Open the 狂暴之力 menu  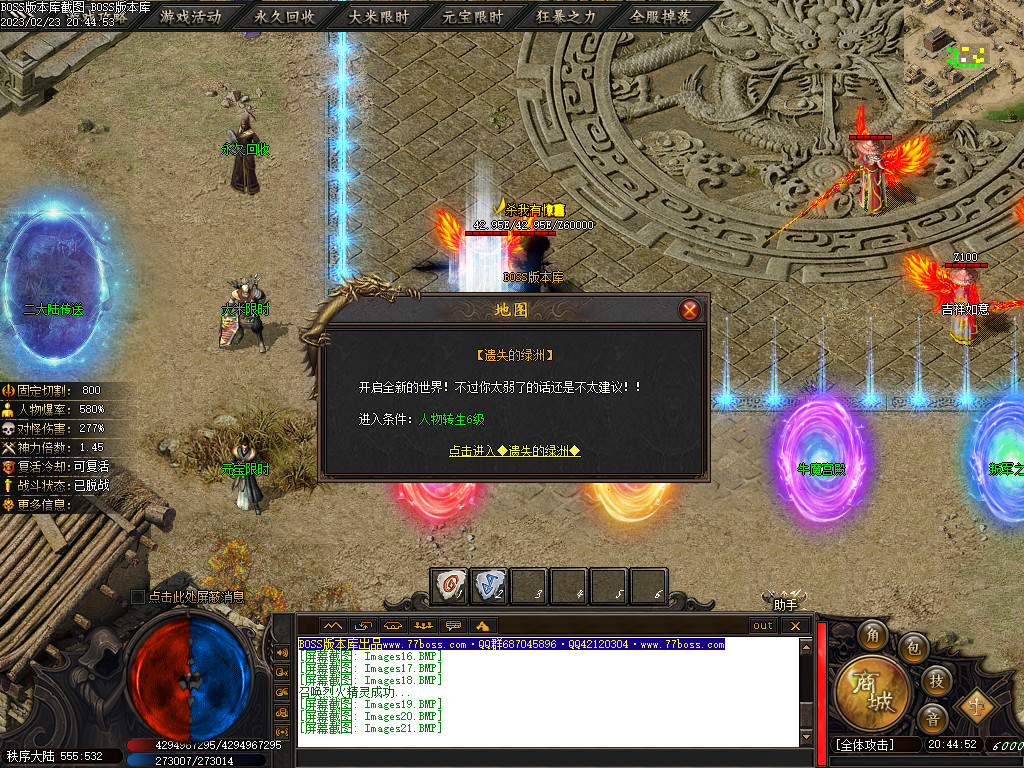[566, 17]
